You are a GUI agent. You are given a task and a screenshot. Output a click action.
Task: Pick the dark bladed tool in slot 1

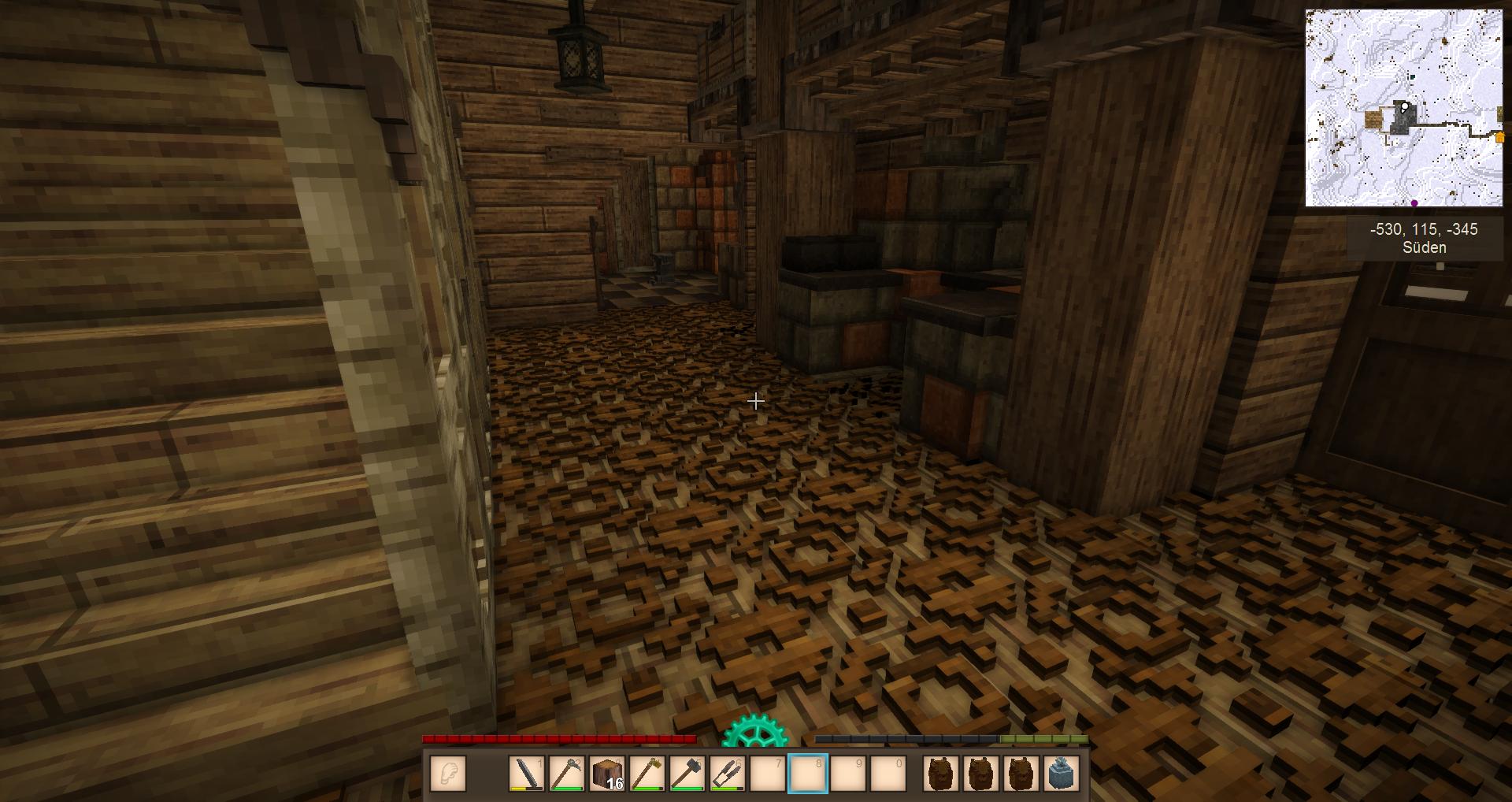527,773
